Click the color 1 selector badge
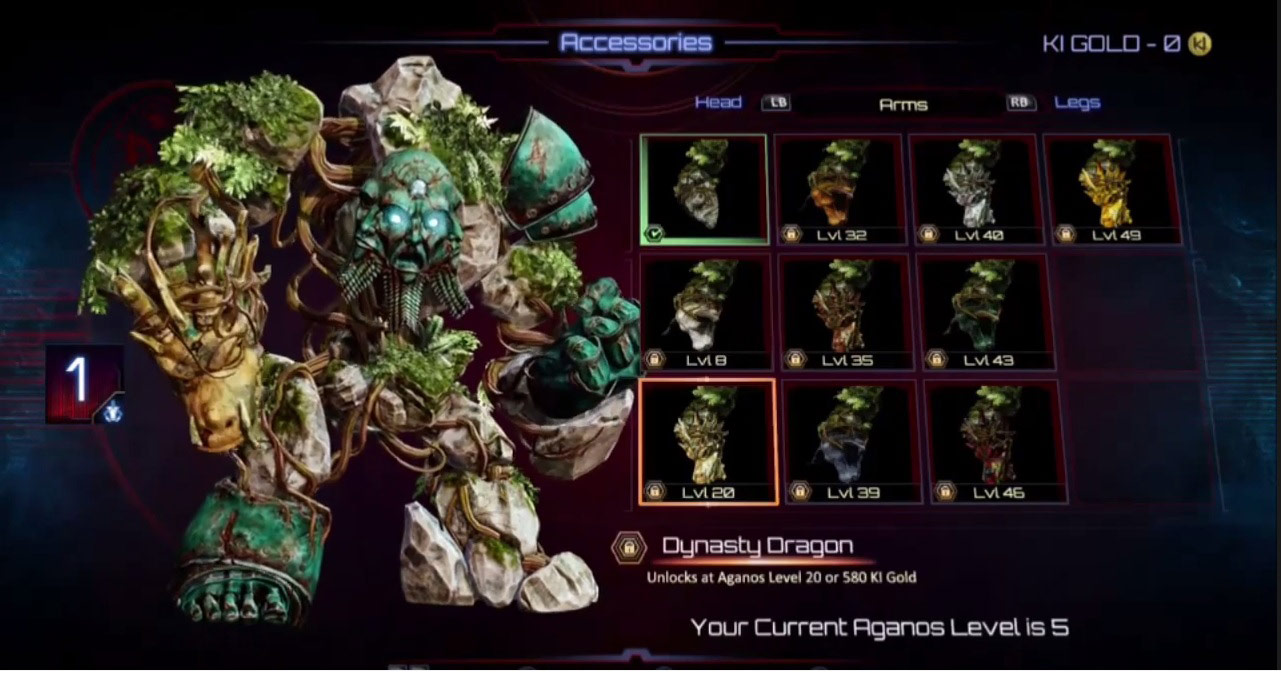This screenshot has width=1281, height=674. (x=83, y=384)
